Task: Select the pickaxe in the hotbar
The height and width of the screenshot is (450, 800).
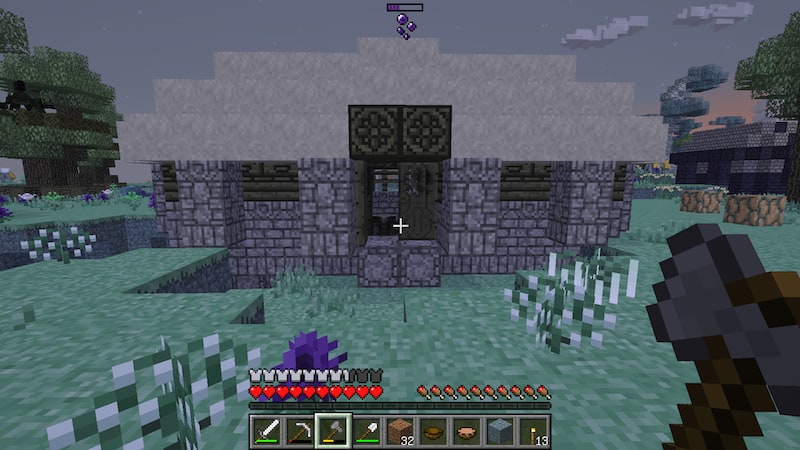Action: pos(299,430)
